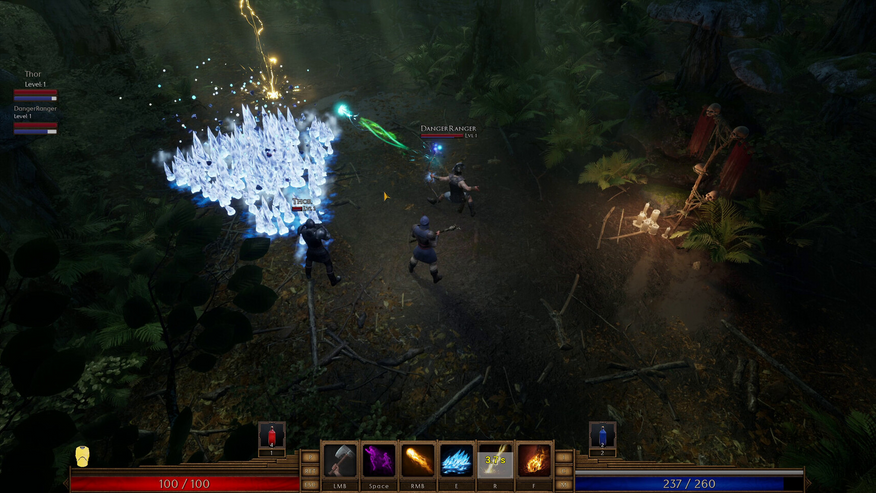Screen dimensions: 876x493
Task: Use the blue mana potion
Action: click(602, 436)
